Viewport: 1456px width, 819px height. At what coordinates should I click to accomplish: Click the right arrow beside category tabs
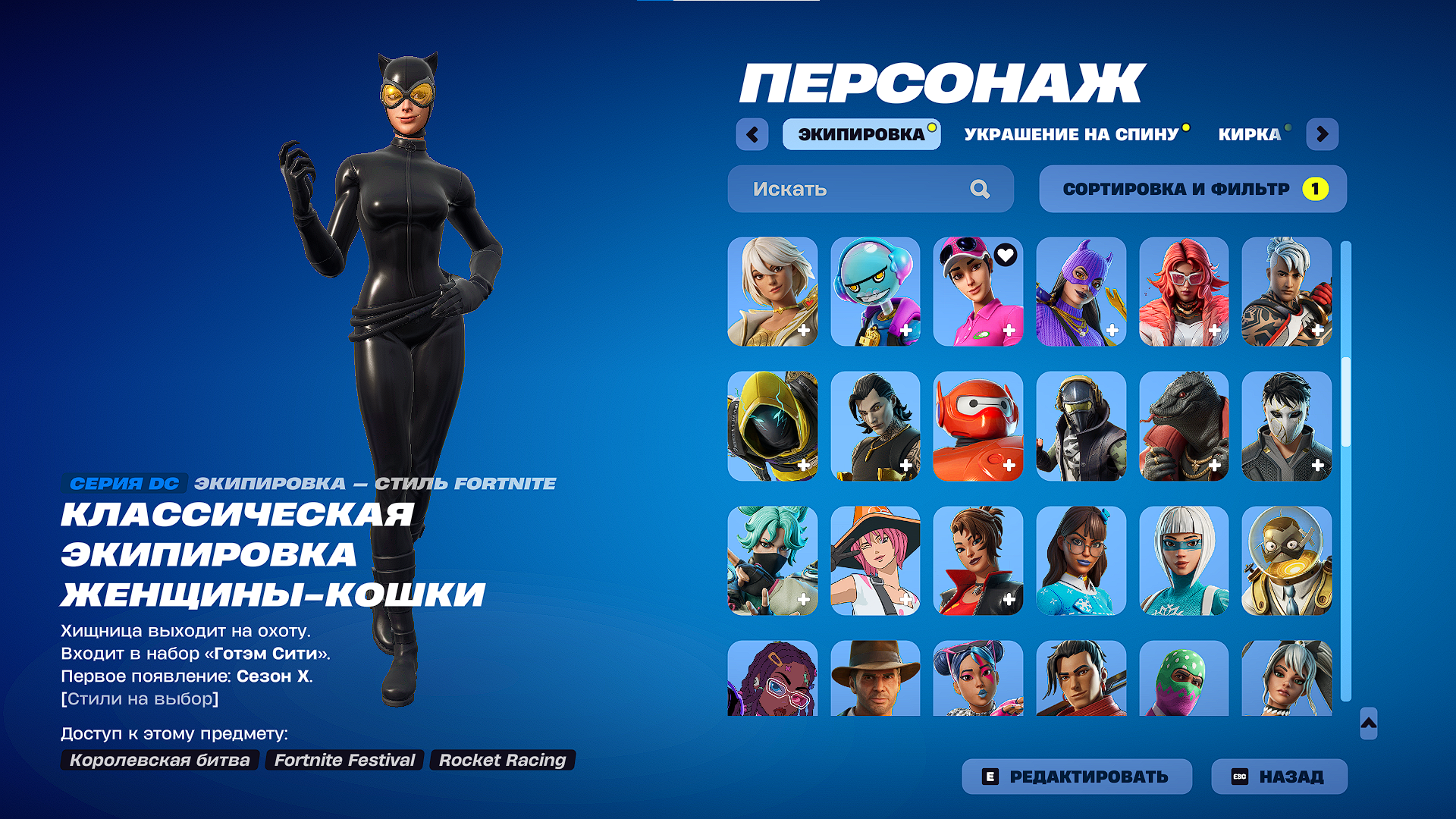pos(1322,134)
